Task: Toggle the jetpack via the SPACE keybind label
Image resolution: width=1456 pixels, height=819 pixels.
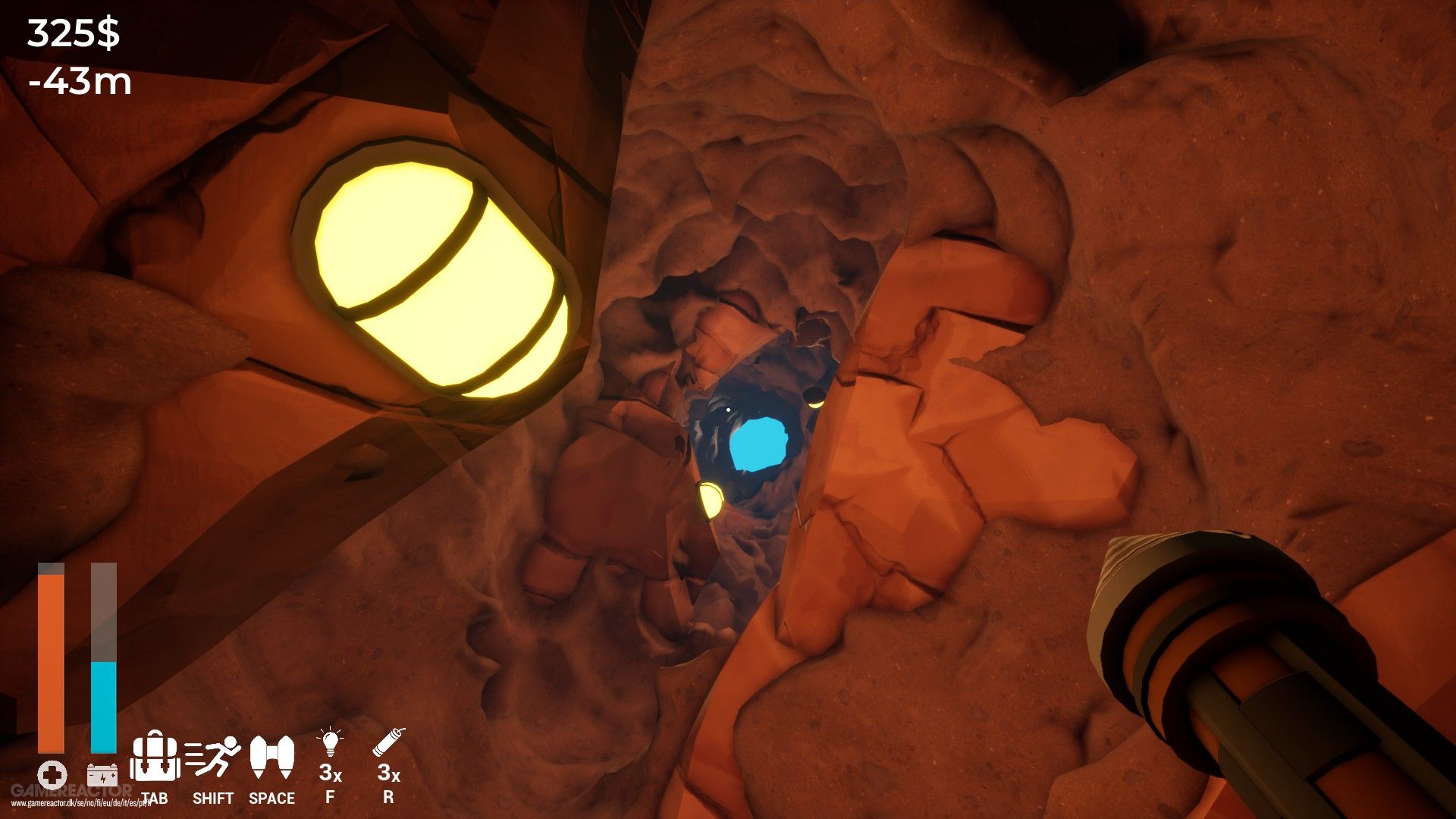Action: 272,799
